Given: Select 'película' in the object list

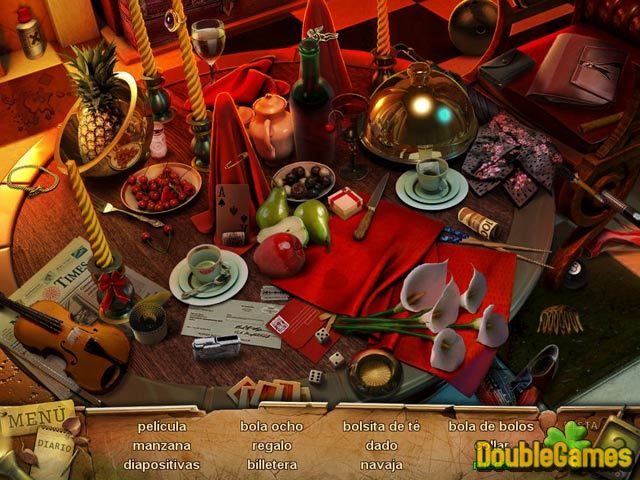Looking at the screenshot, I should (162, 426).
